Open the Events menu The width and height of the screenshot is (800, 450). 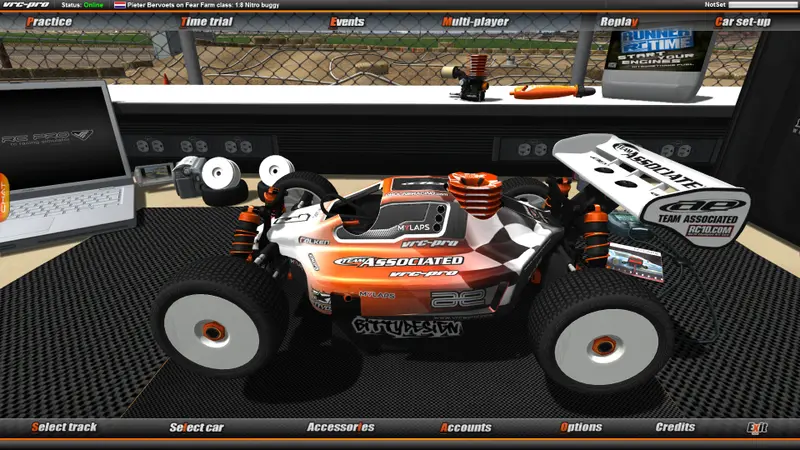tap(345, 21)
